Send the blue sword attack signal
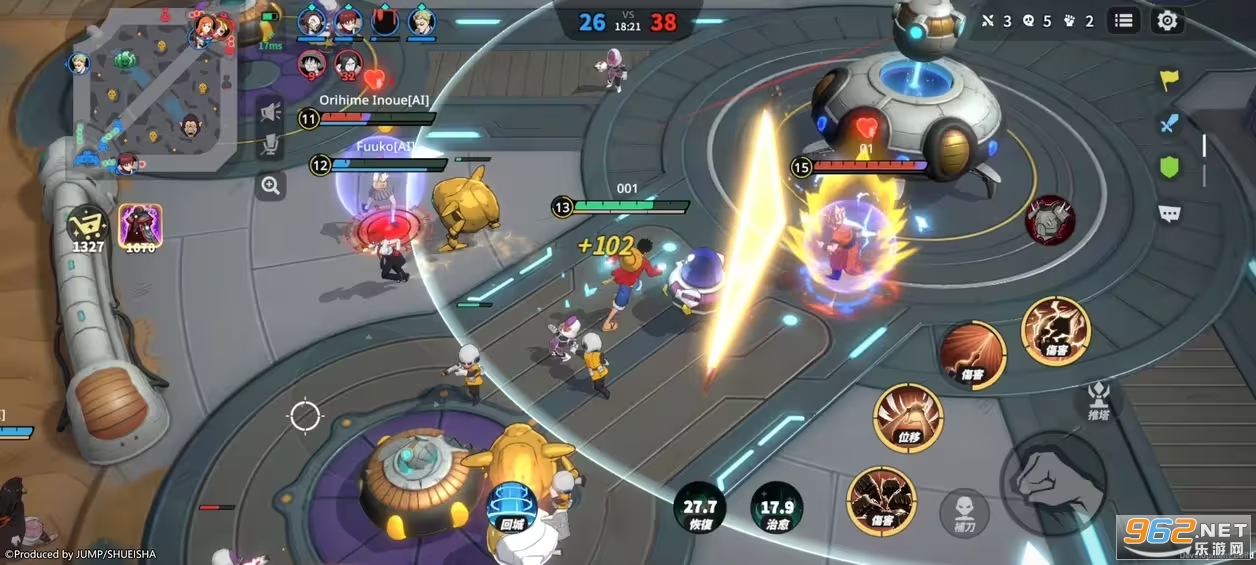Viewport: 1256px width, 565px height. [1169, 123]
